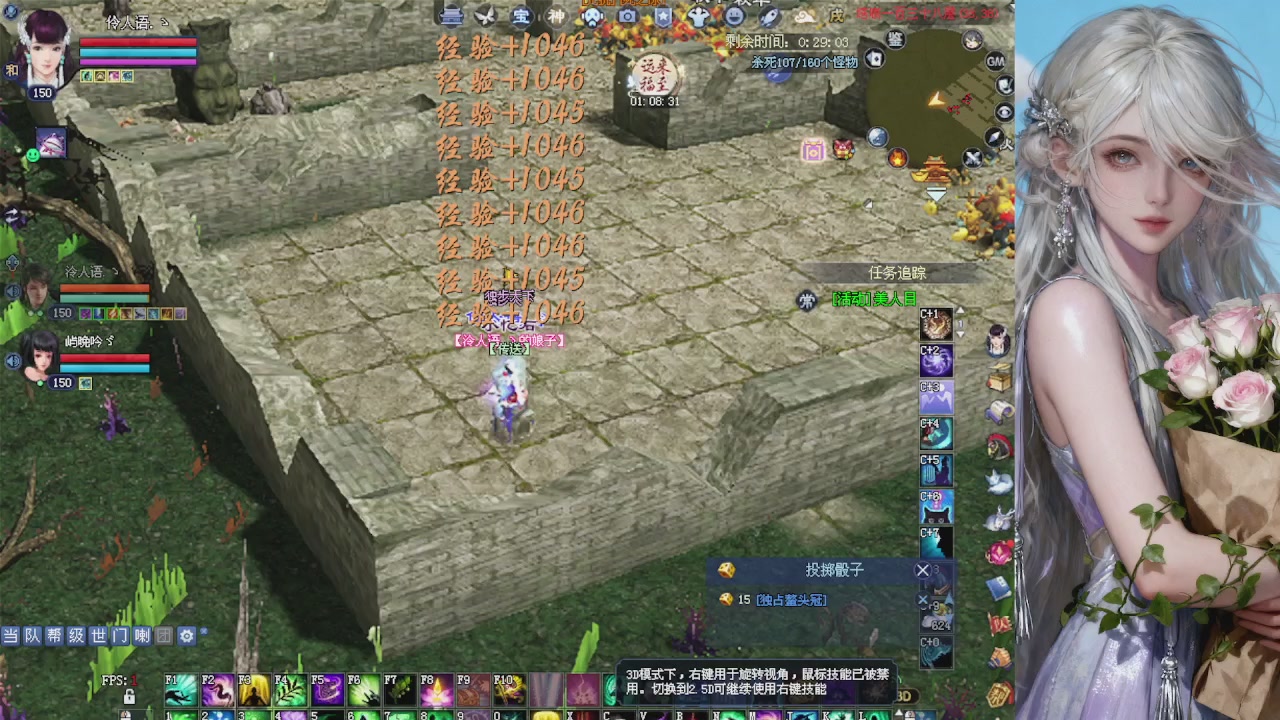Click the rocket icon in top toolbar
1280x720 pixels.
(771, 17)
